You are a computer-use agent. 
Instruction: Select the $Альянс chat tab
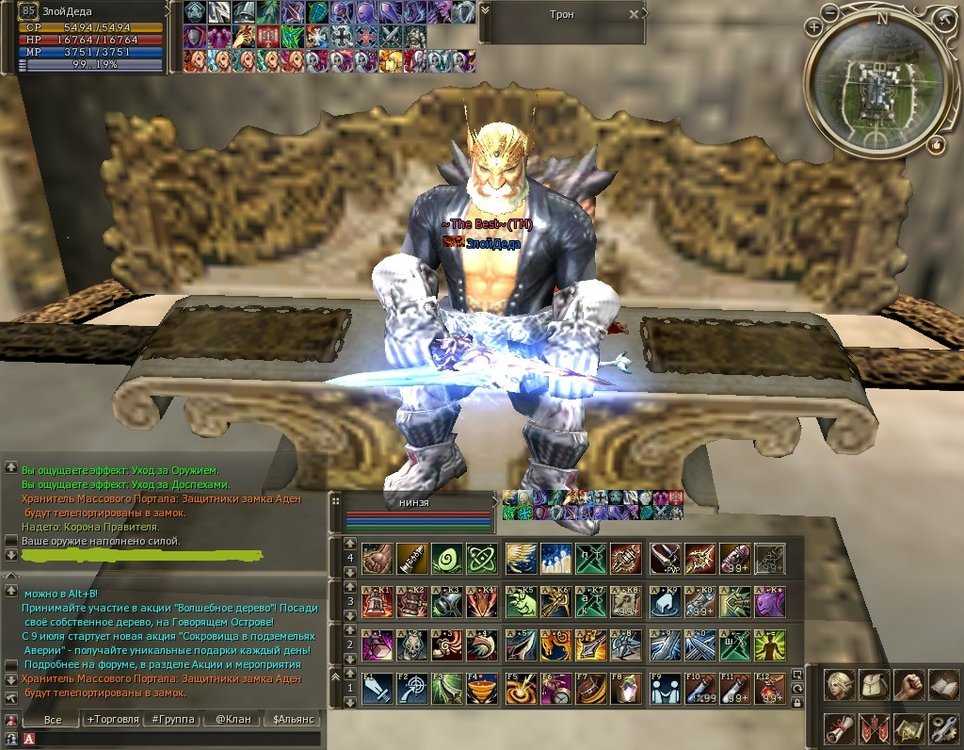click(289, 719)
